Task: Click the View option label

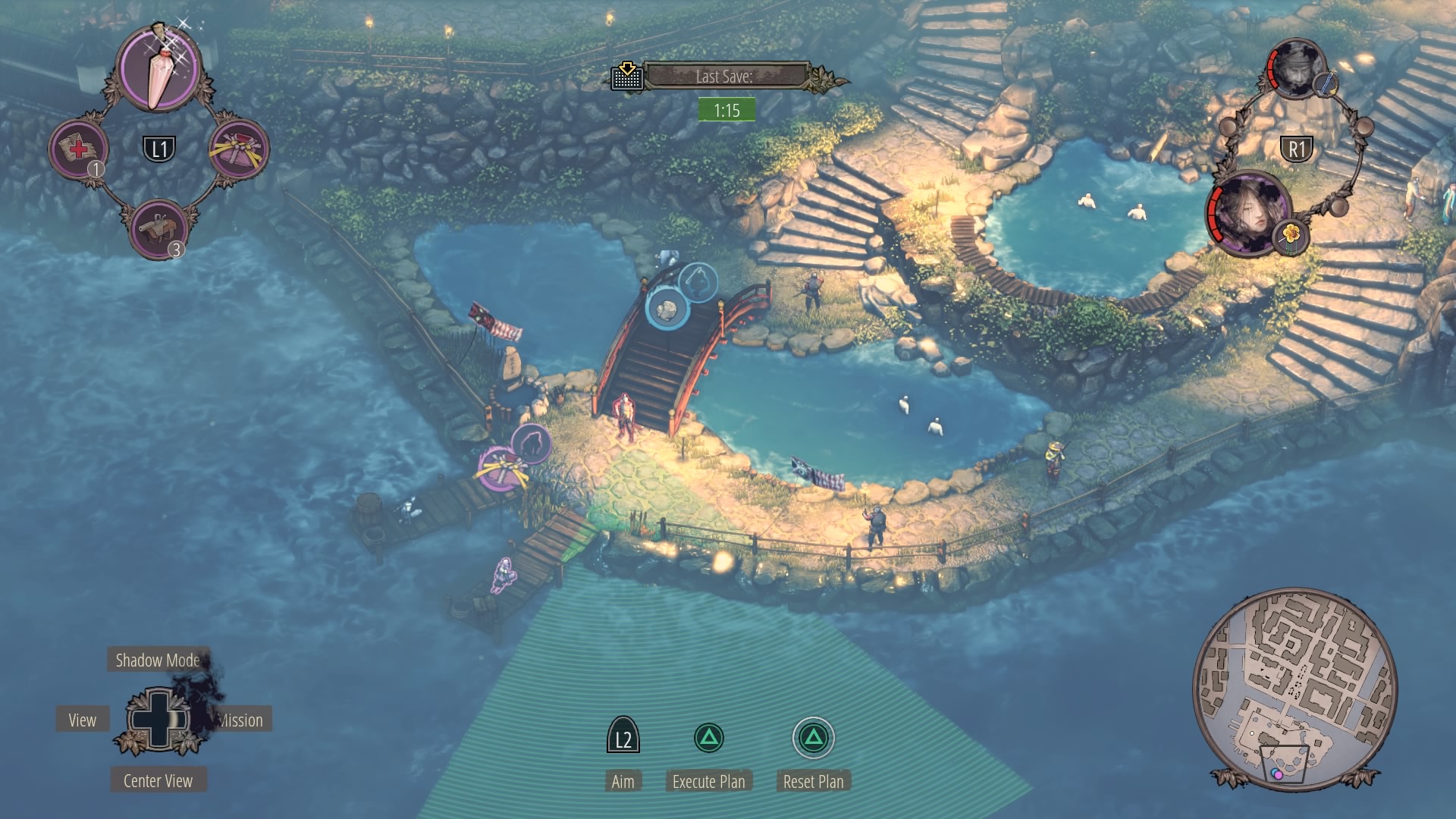Action: pos(83,720)
